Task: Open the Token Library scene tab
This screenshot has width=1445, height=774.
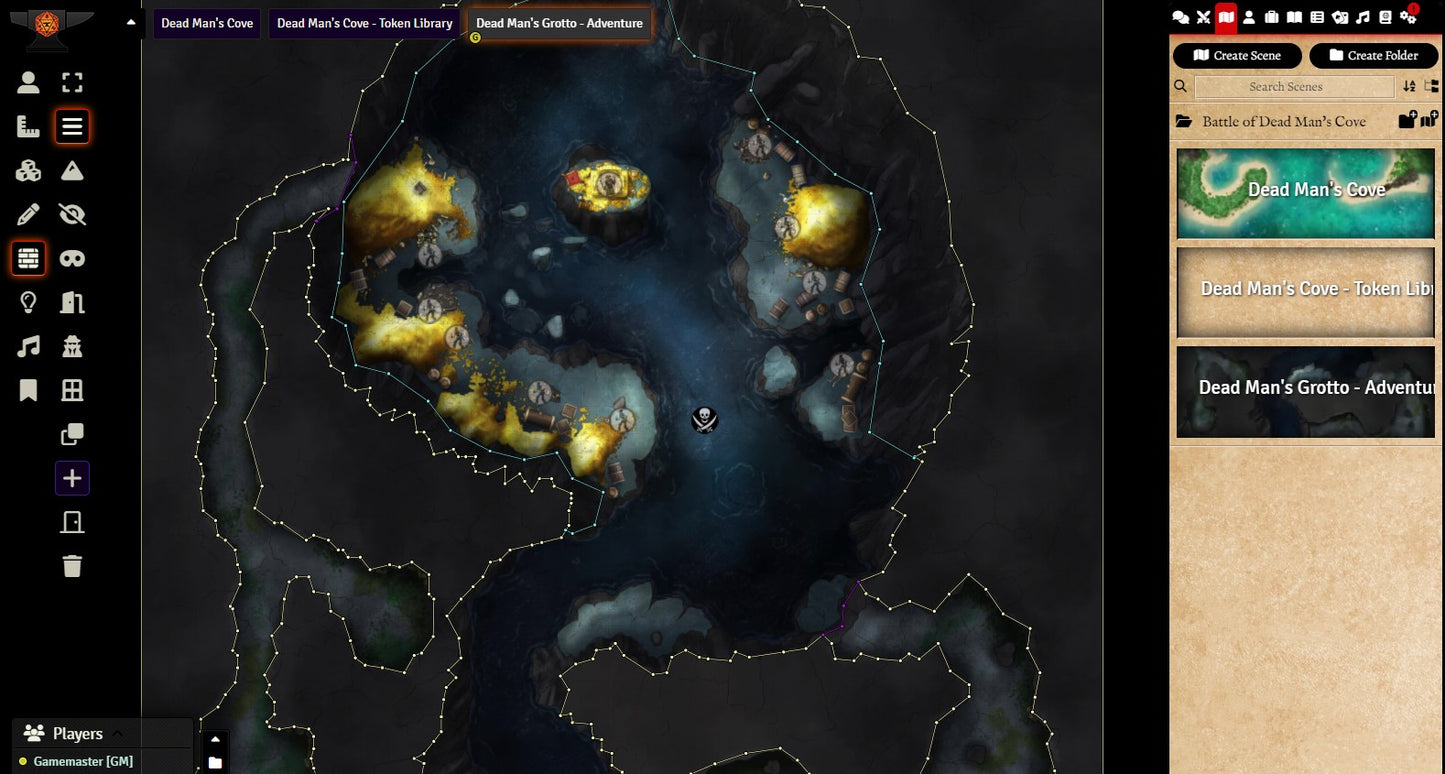Action: tap(364, 23)
